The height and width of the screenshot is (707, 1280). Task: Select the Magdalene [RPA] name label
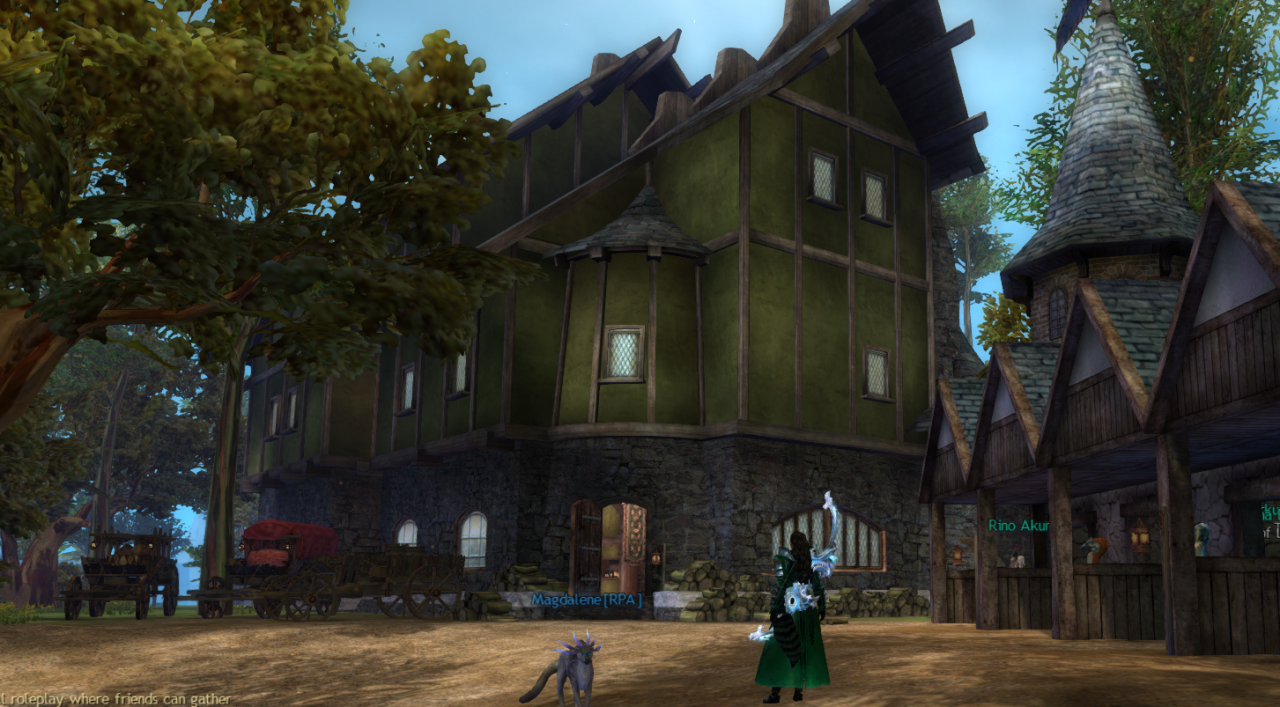click(x=586, y=600)
